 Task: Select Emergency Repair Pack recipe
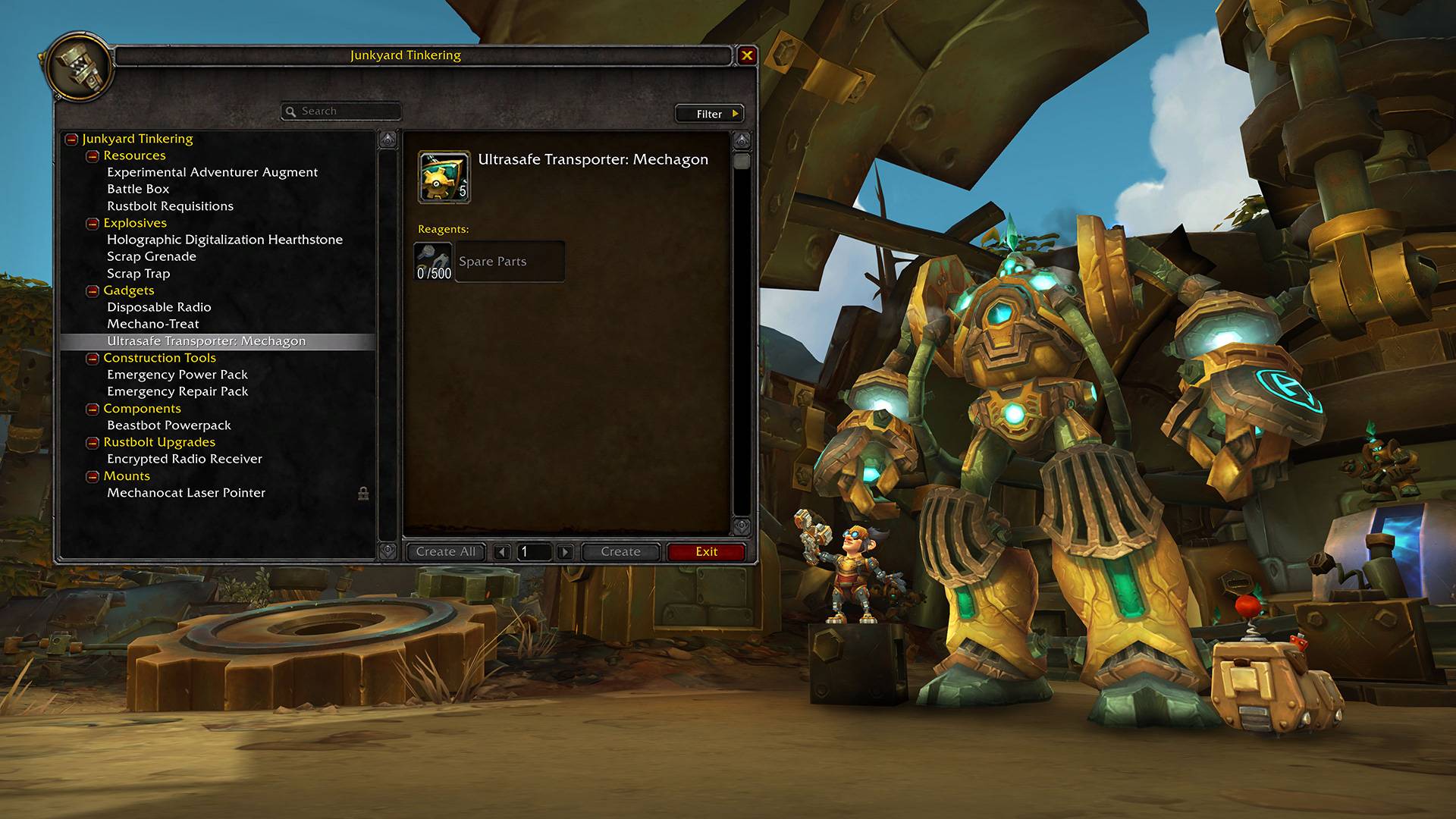tap(177, 391)
